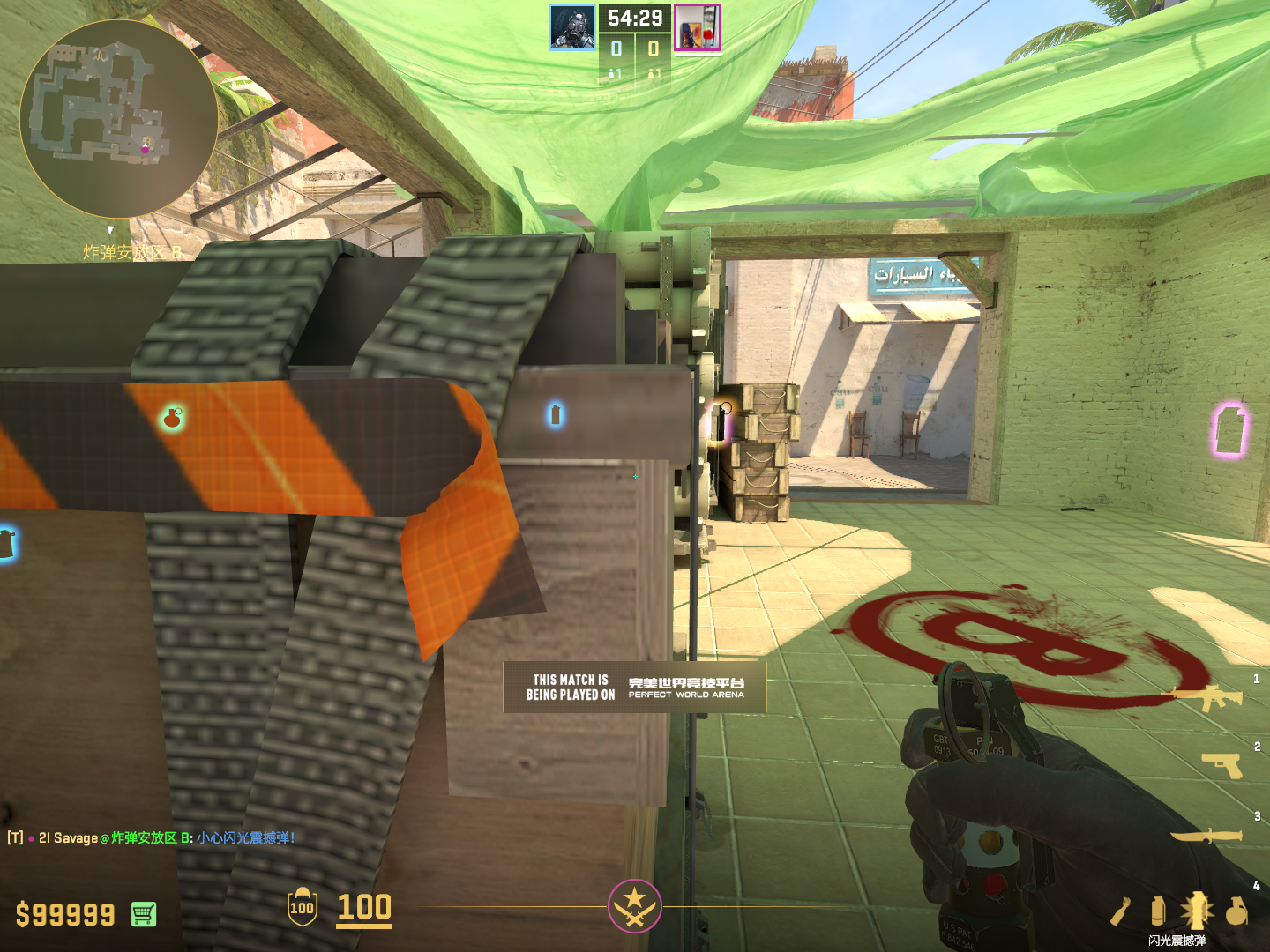Switch to the pistol in slot 2
The height and width of the screenshot is (952, 1270).
[1221, 764]
